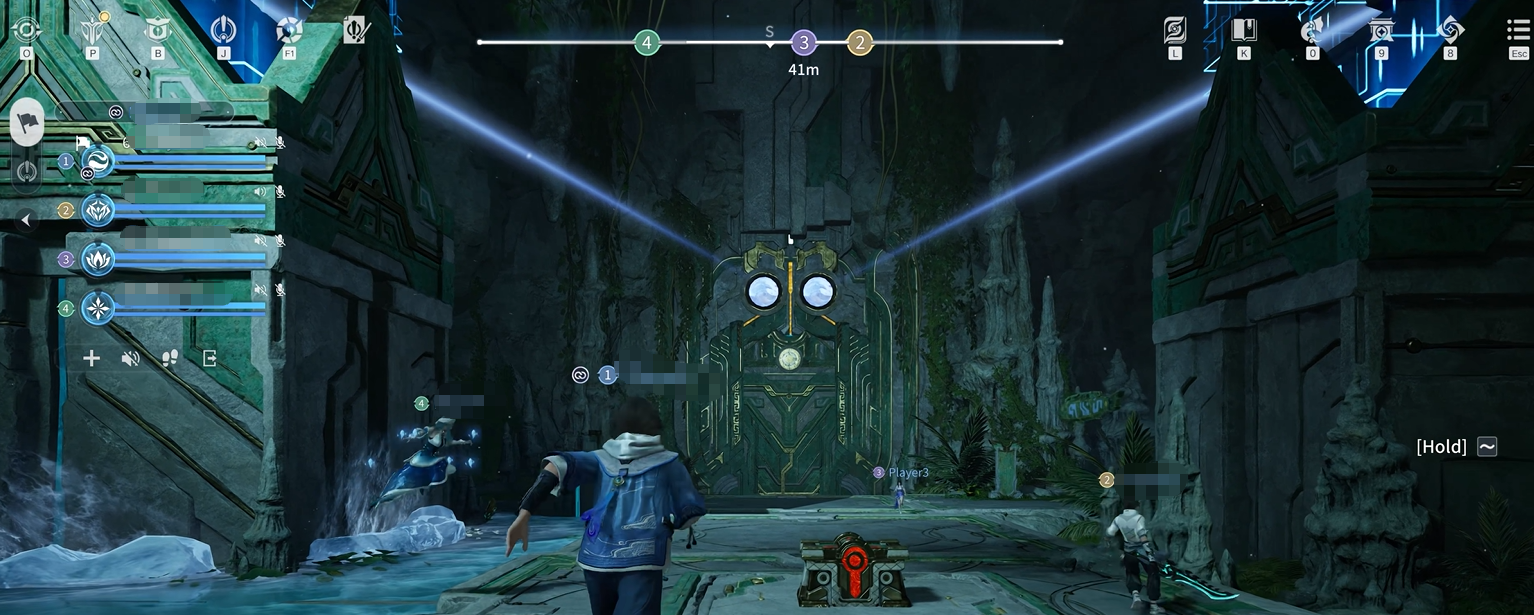Open the spinning wheel icon labeled F1
This screenshot has width=1534, height=615.
289,30
